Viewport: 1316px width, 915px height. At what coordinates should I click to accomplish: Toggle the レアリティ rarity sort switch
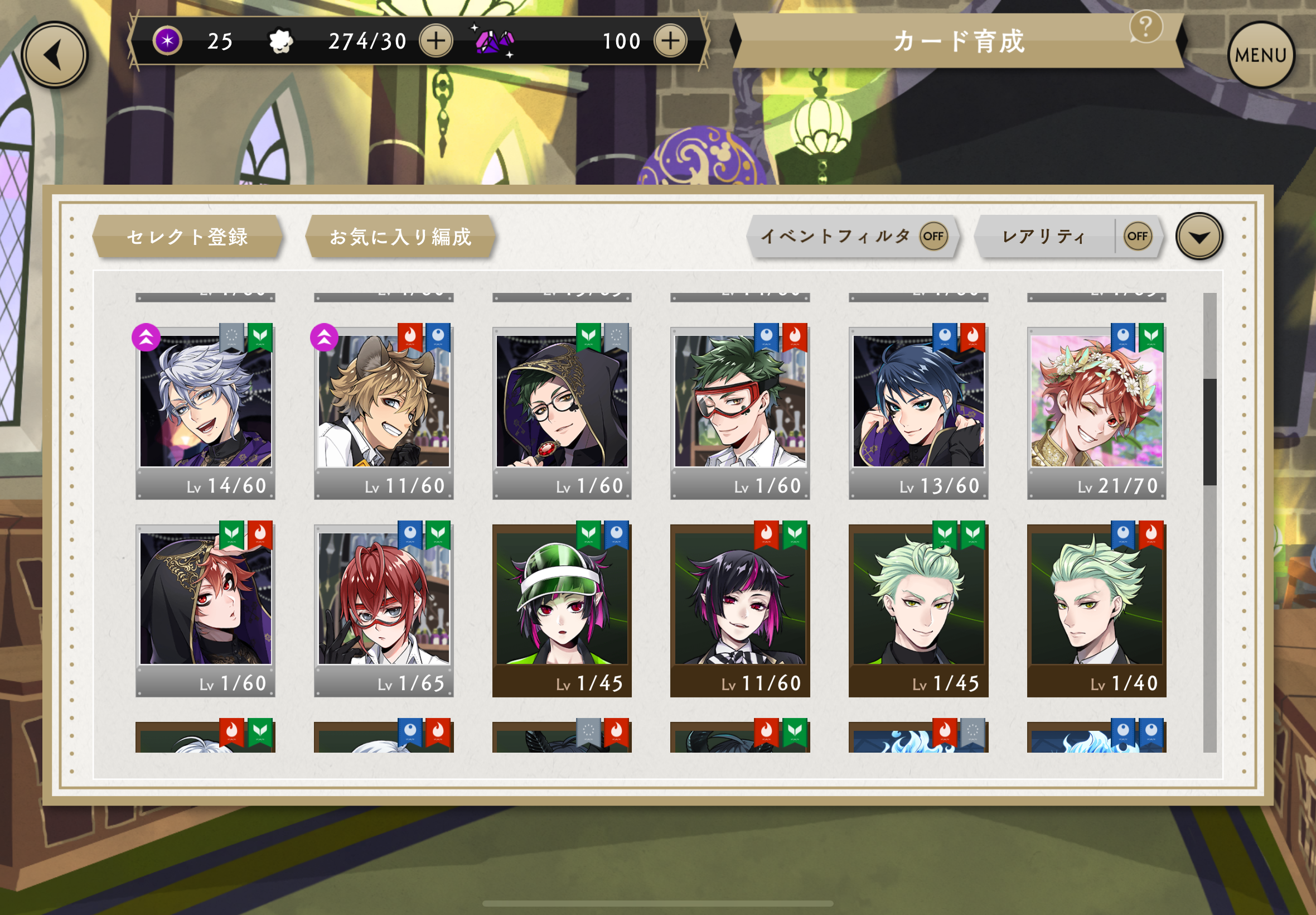1137,236
